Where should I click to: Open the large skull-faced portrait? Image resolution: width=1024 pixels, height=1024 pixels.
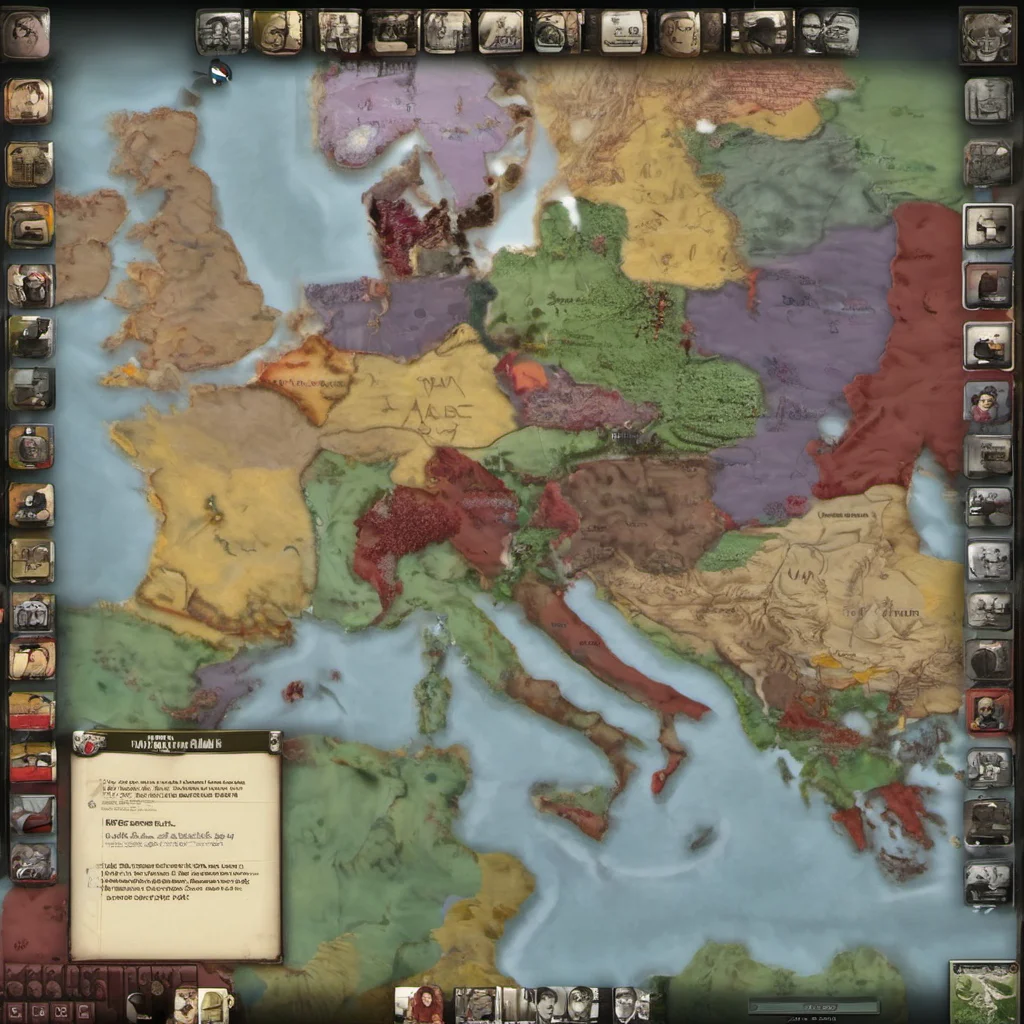click(x=987, y=36)
